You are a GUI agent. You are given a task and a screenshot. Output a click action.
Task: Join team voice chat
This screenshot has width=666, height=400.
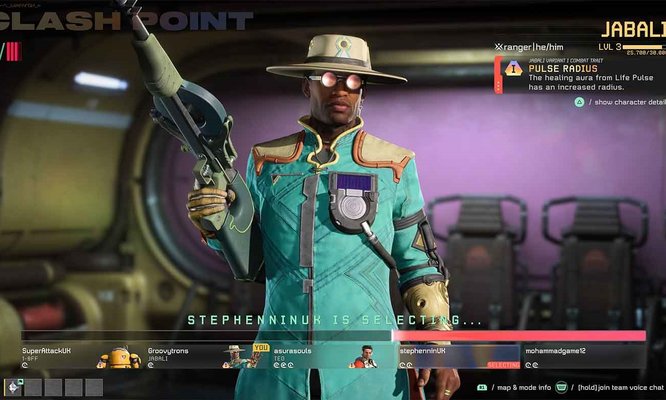(x=615, y=387)
